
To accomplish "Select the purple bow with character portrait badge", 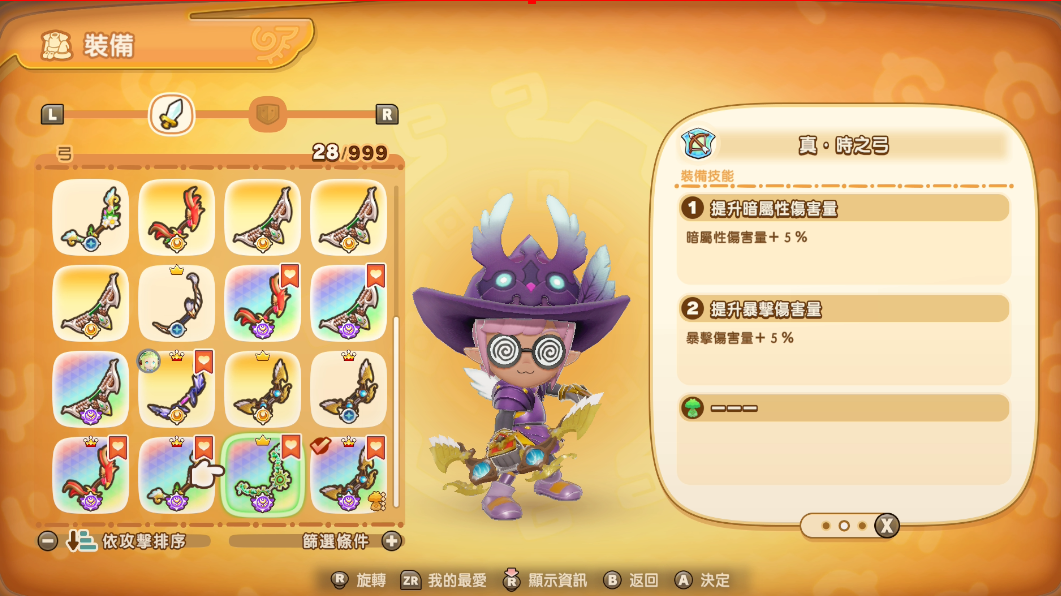I will pos(176,389).
